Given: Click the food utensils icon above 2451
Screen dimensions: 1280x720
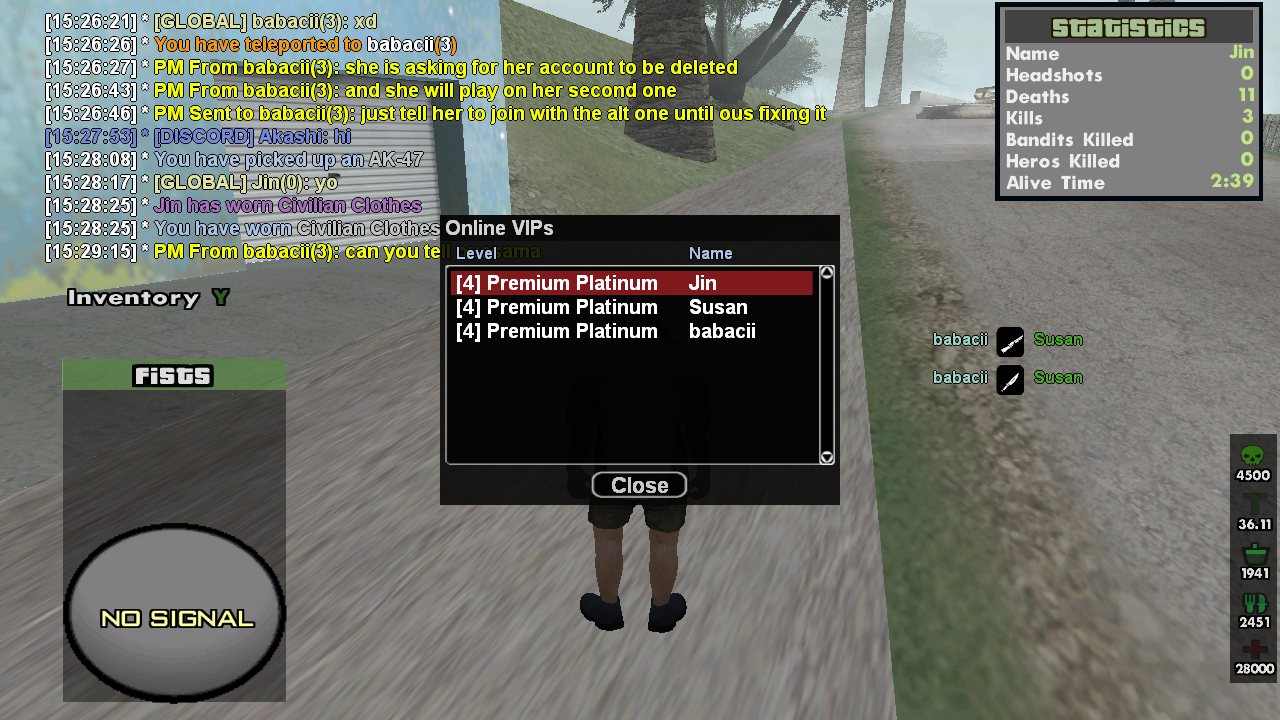Looking at the screenshot, I should tap(1252, 600).
